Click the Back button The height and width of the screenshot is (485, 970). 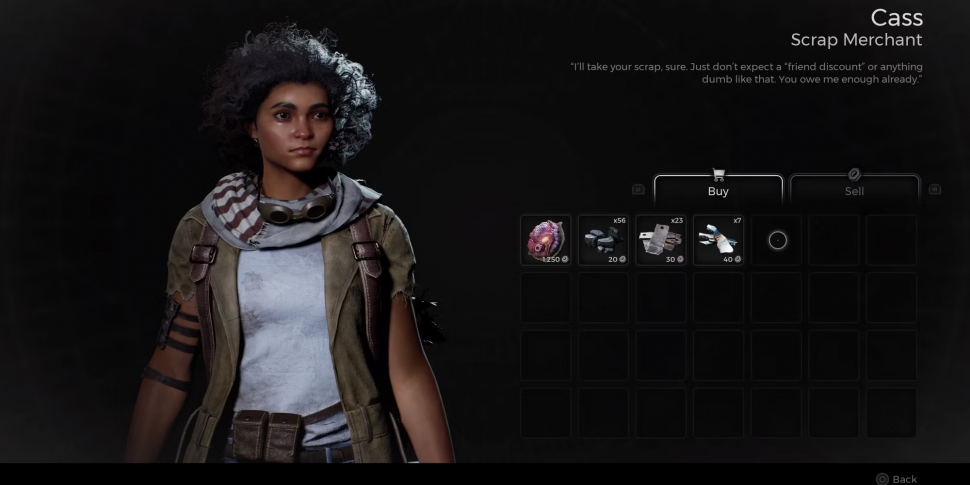click(x=897, y=479)
